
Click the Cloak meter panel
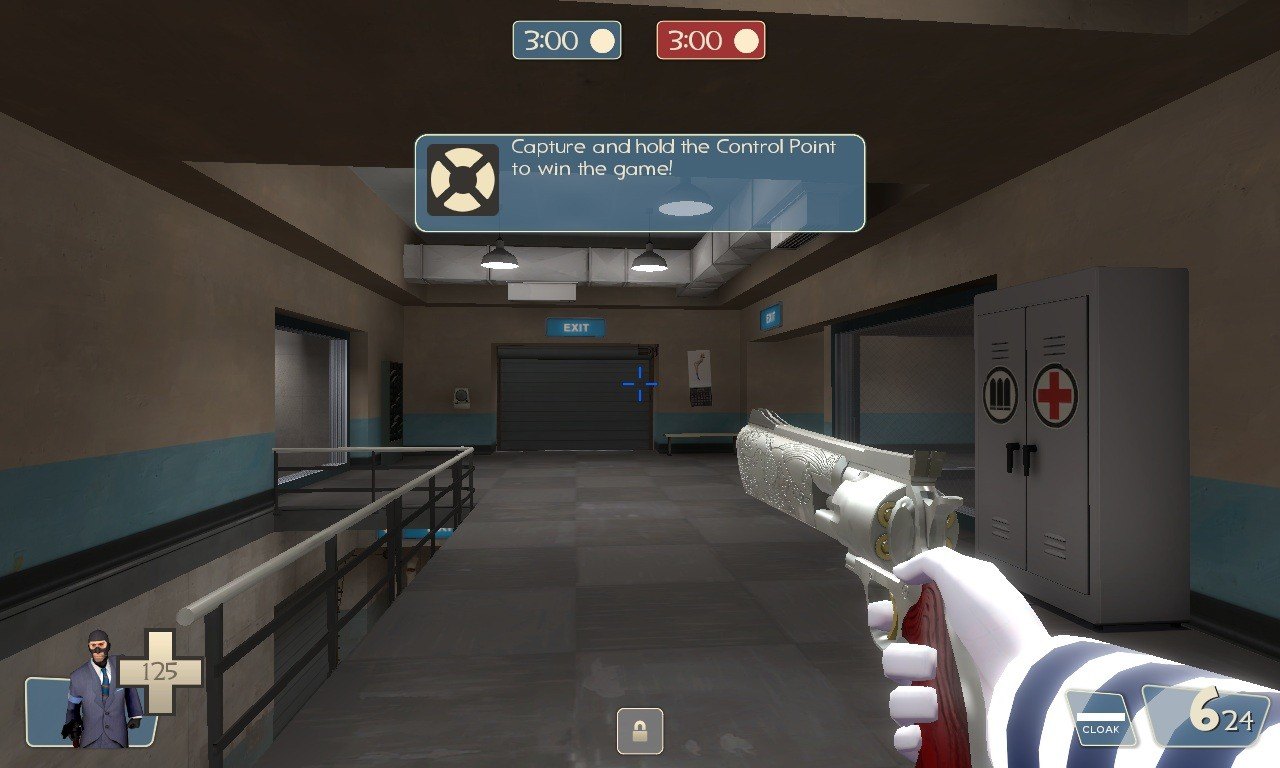tap(1099, 720)
